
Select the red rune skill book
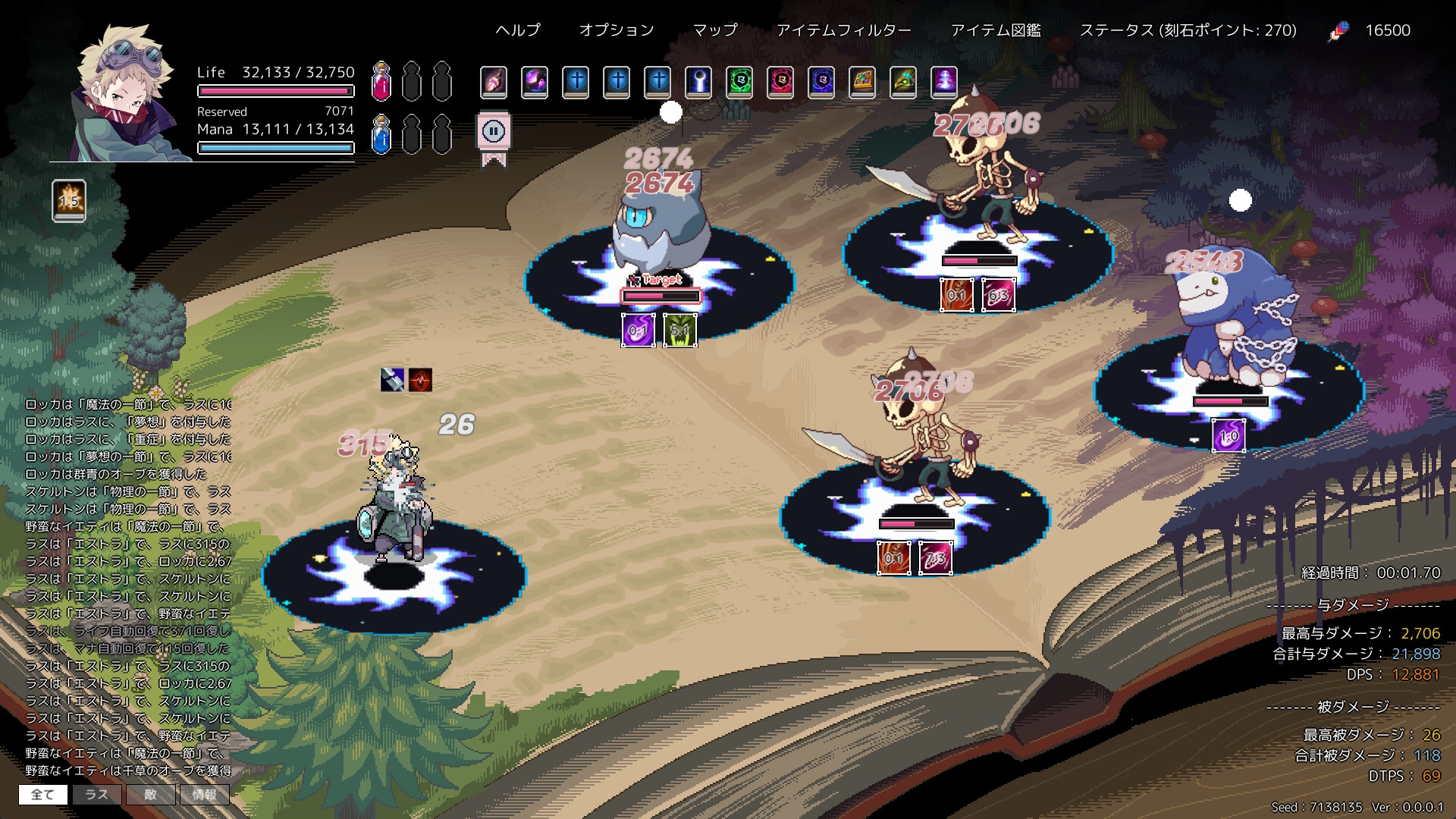pos(780,81)
